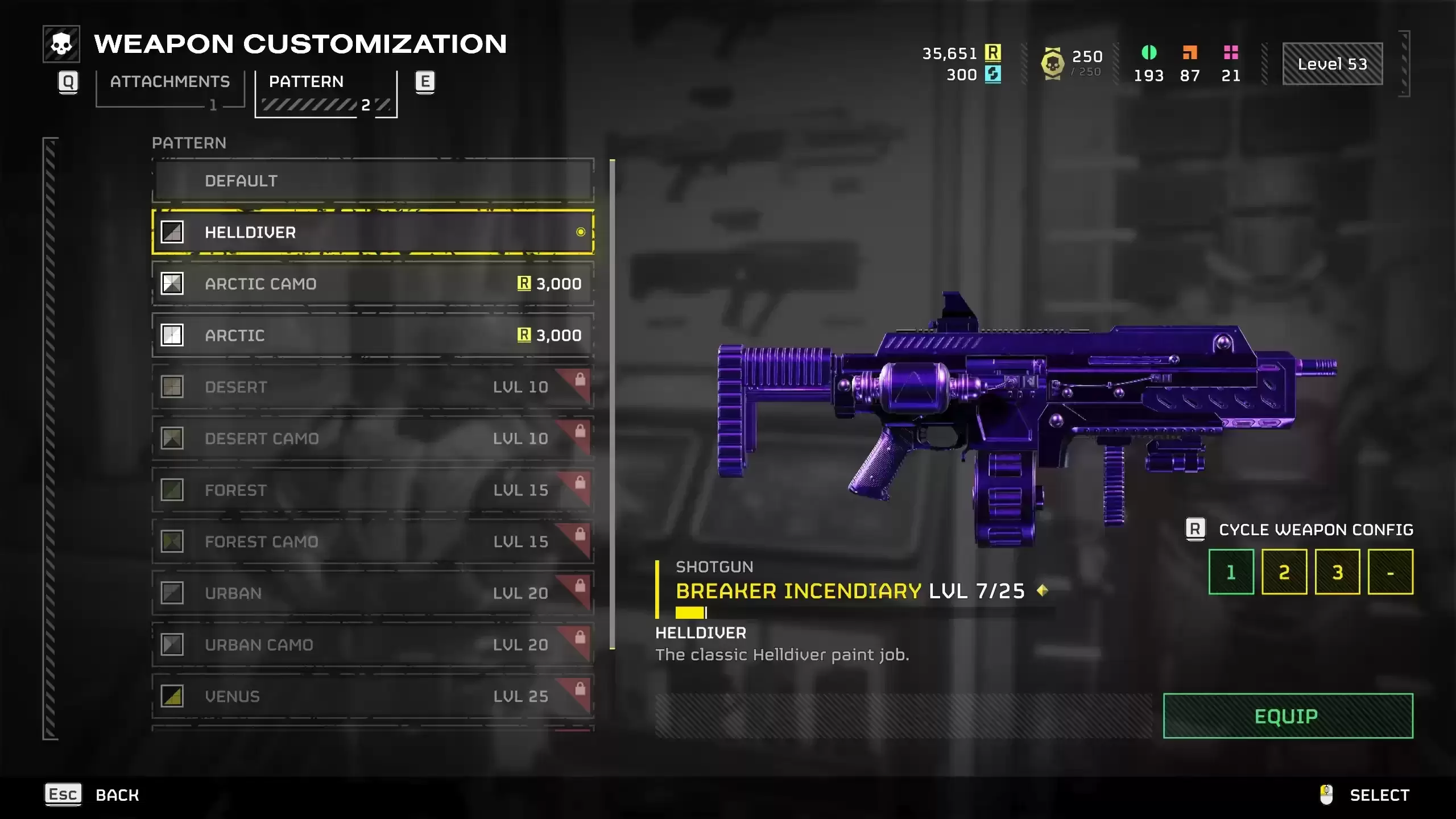Go back from weapon customization
The width and height of the screenshot is (1456, 819).
93,795
